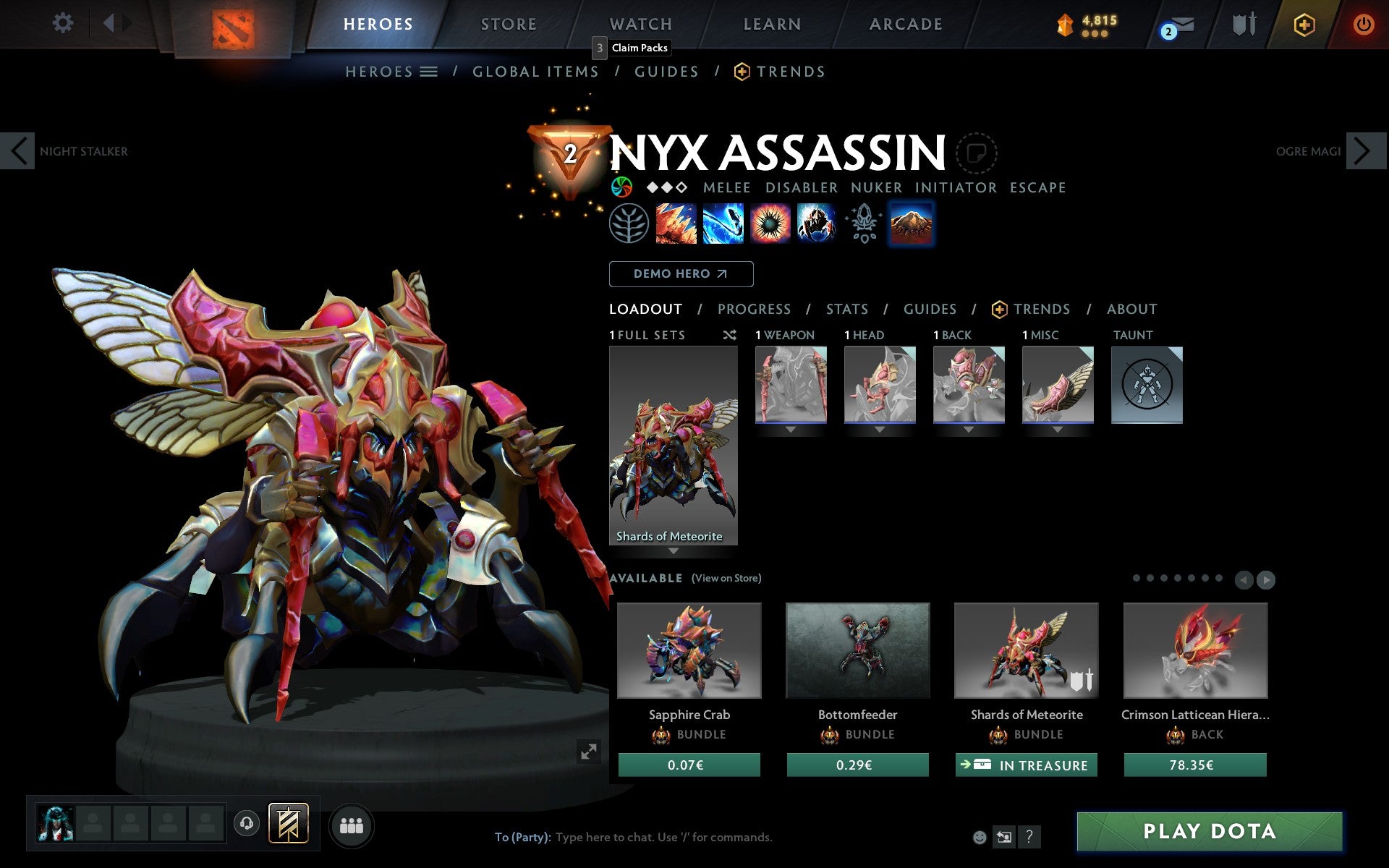This screenshot has width=1389, height=868.
Task: Expand the Shards of Meteorite set dropdown
Action: (674, 550)
